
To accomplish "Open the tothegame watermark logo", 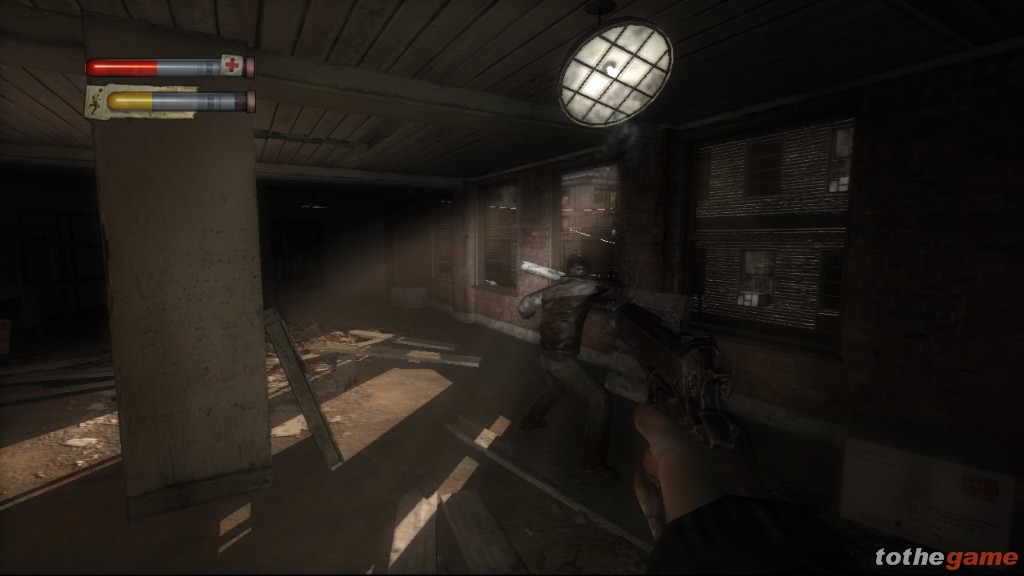I will (944, 556).
